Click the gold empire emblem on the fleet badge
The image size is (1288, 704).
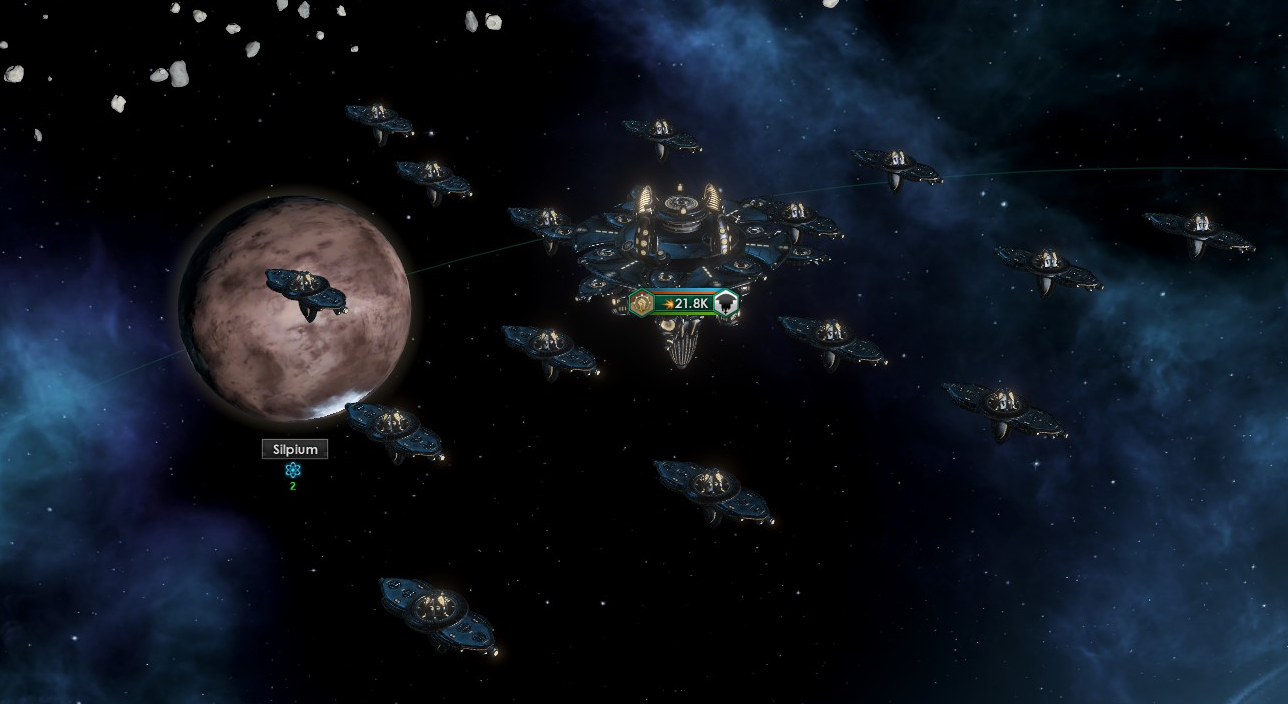(x=641, y=302)
